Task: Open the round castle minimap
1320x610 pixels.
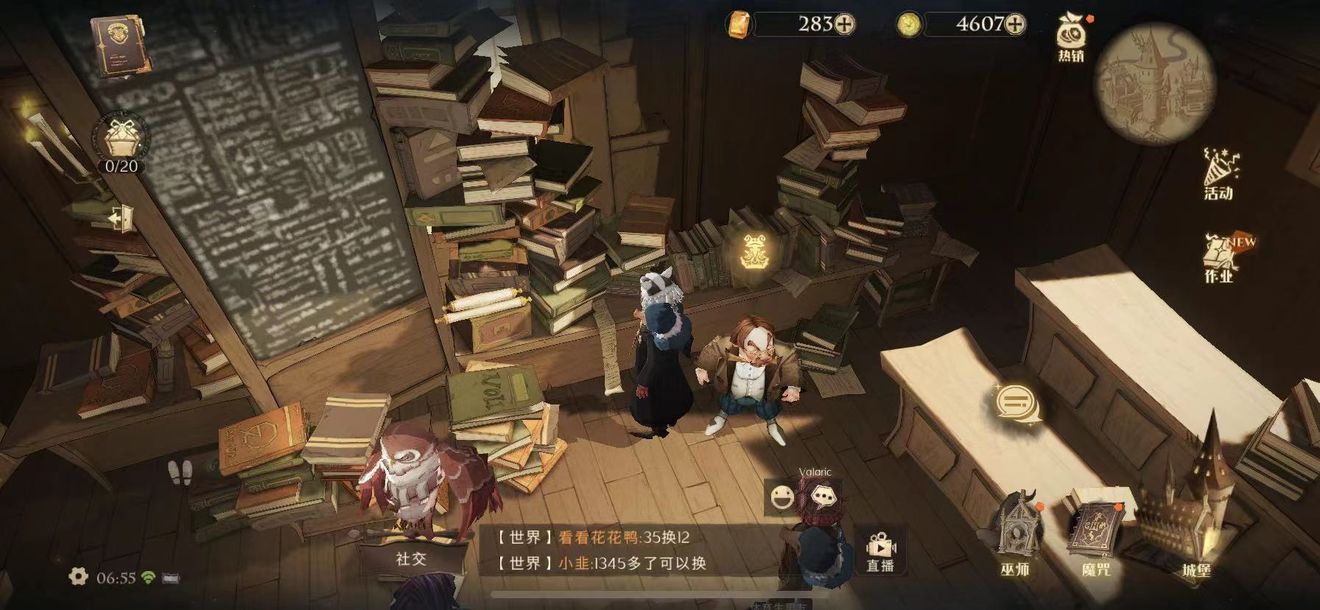Action: (x=1154, y=83)
